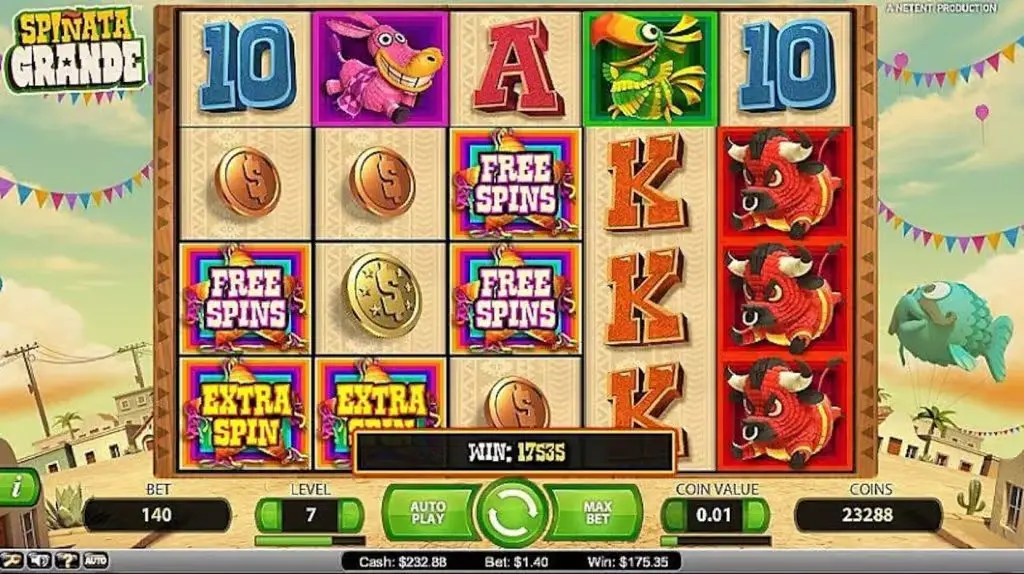This screenshot has width=1024, height=574.
Task: Select Max Bet
Action: [597, 514]
